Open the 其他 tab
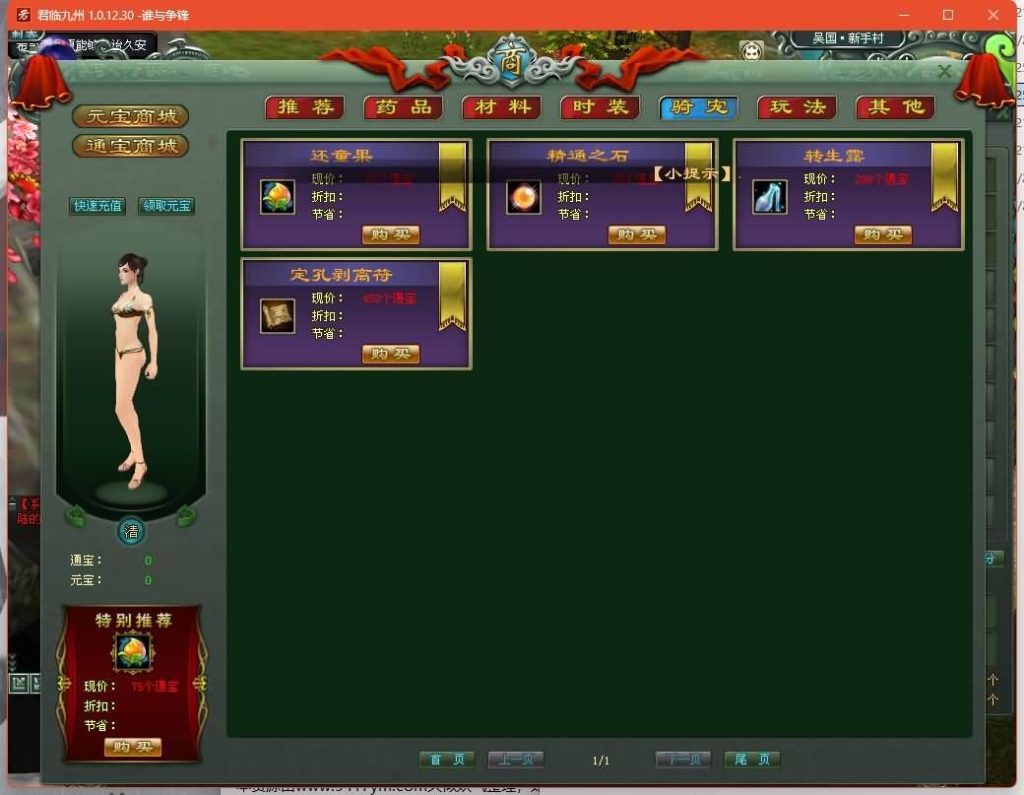This screenshot has width=1024, height=795. (895, 108)
